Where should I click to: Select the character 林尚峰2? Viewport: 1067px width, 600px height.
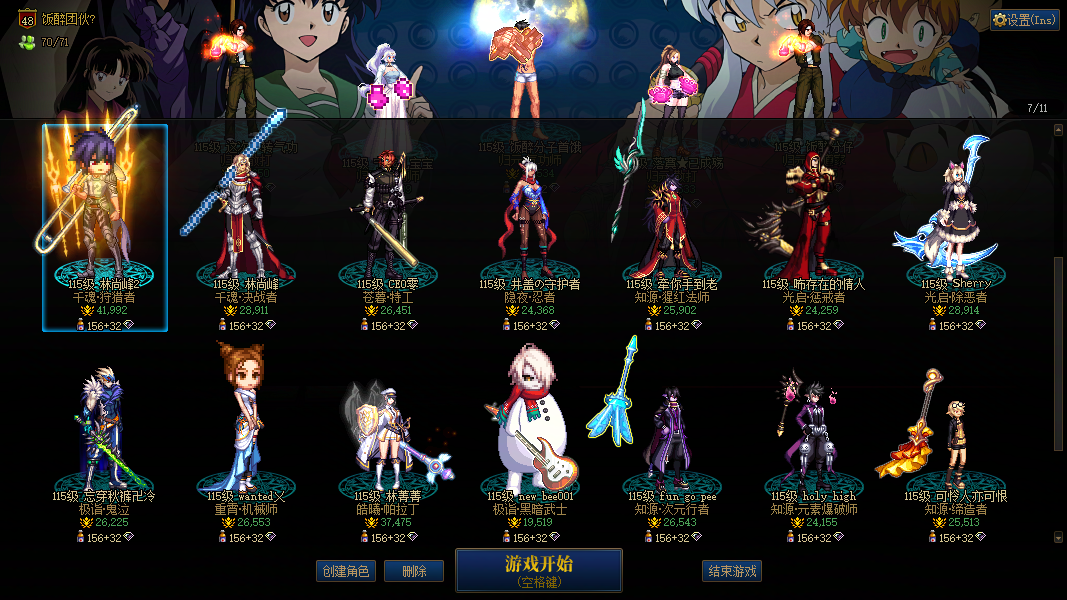[x=105, y=228]
